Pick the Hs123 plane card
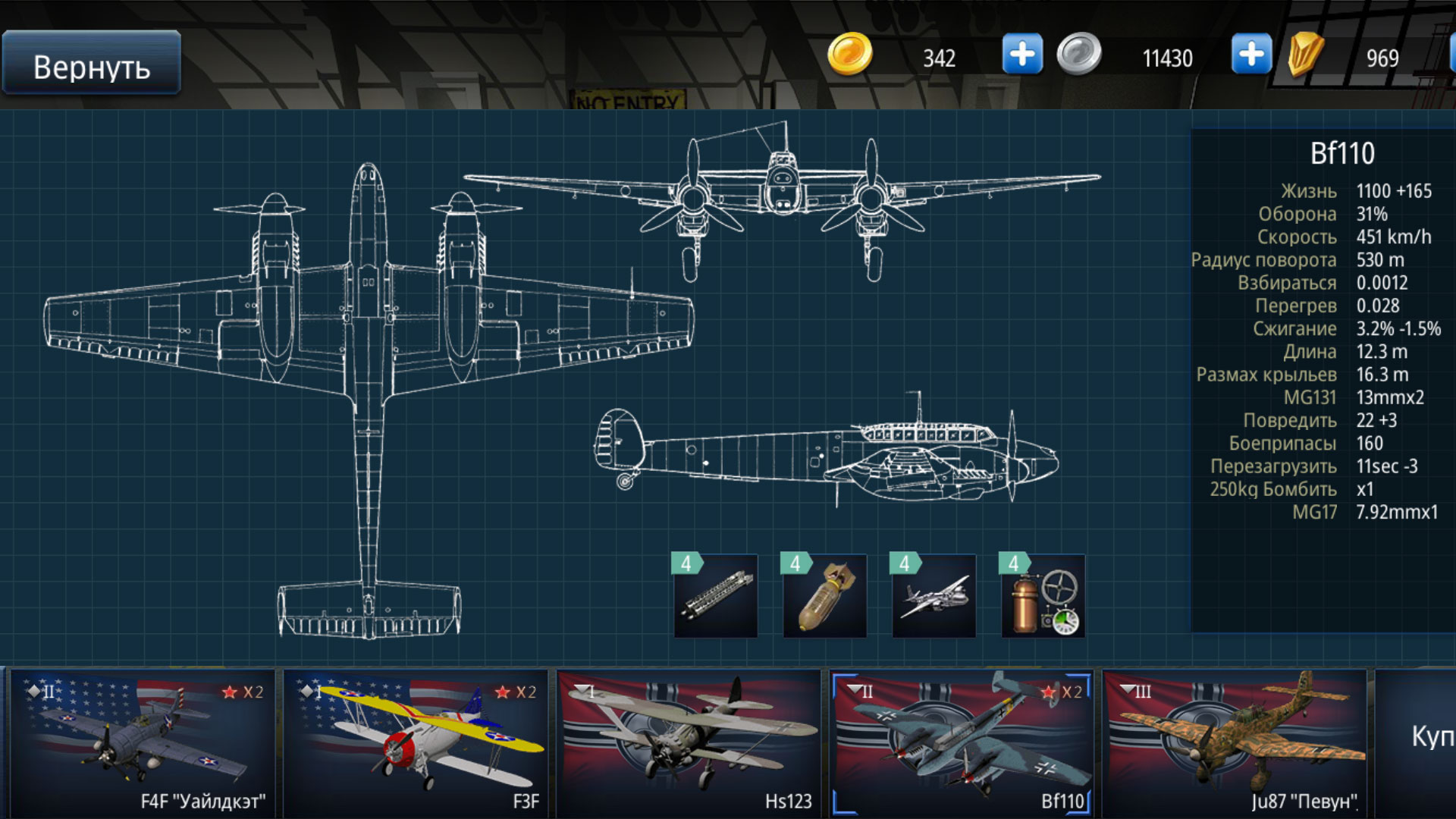This screenshot has width=1456, height=819. [x=689, y=743]
